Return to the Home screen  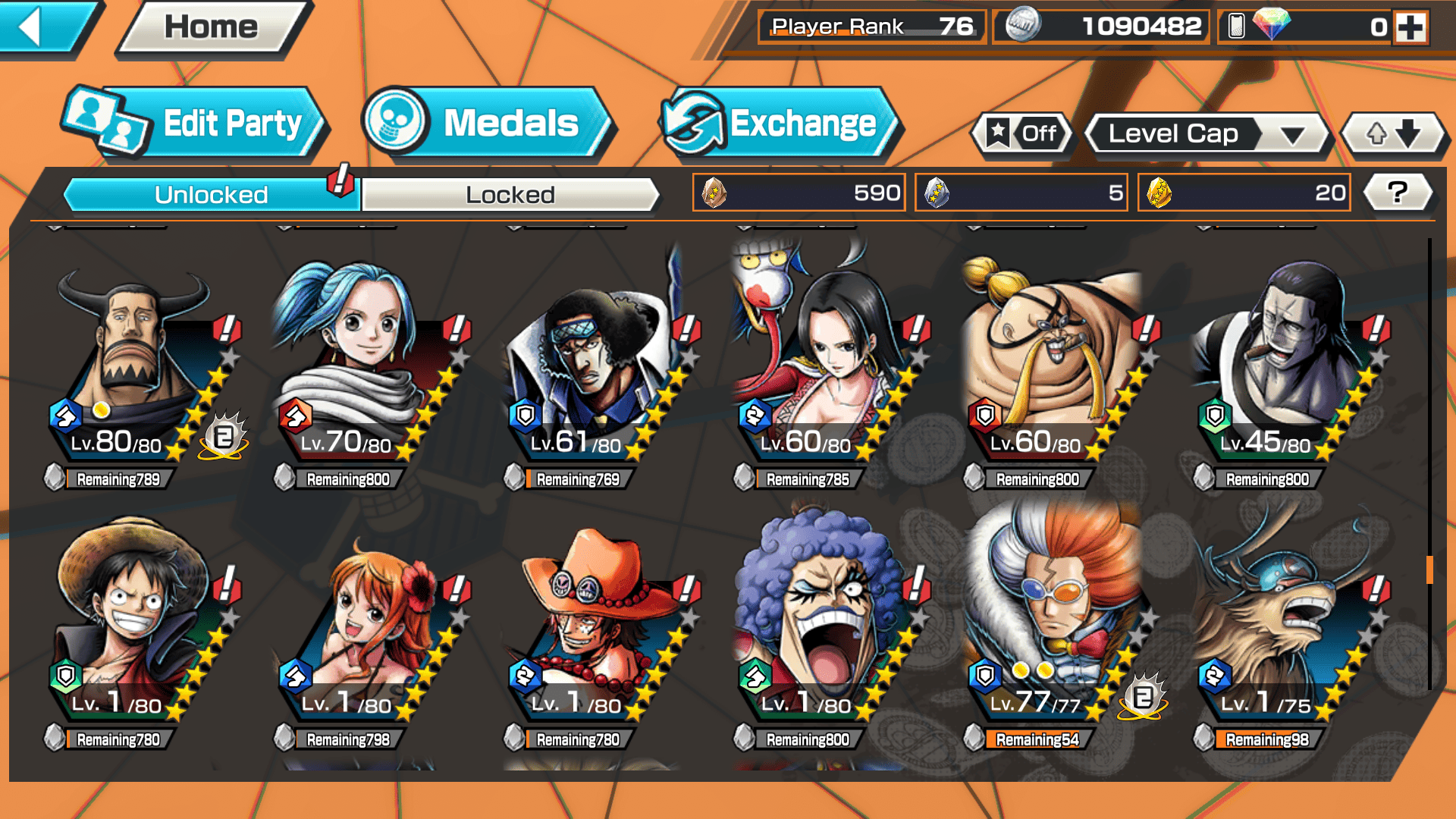click(x=212, y=29)
